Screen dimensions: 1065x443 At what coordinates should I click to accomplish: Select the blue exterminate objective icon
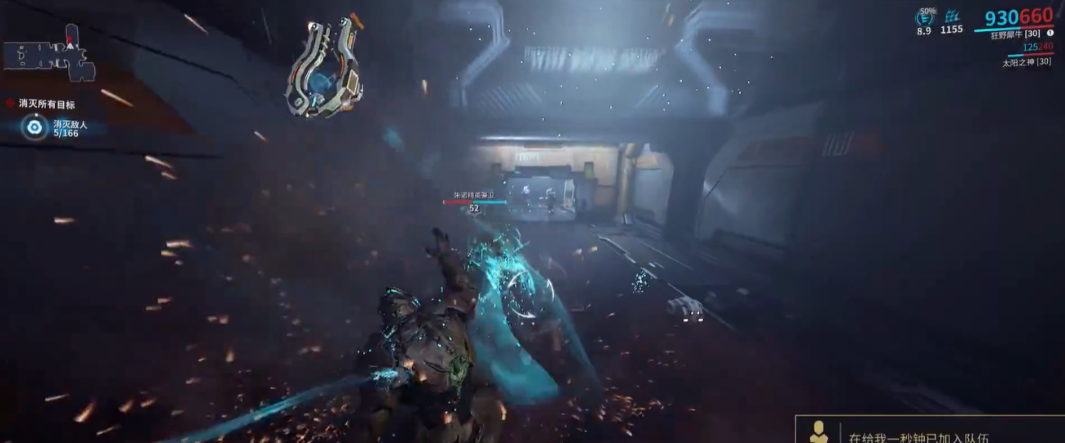pyautogui.click(x=36, y=128)
